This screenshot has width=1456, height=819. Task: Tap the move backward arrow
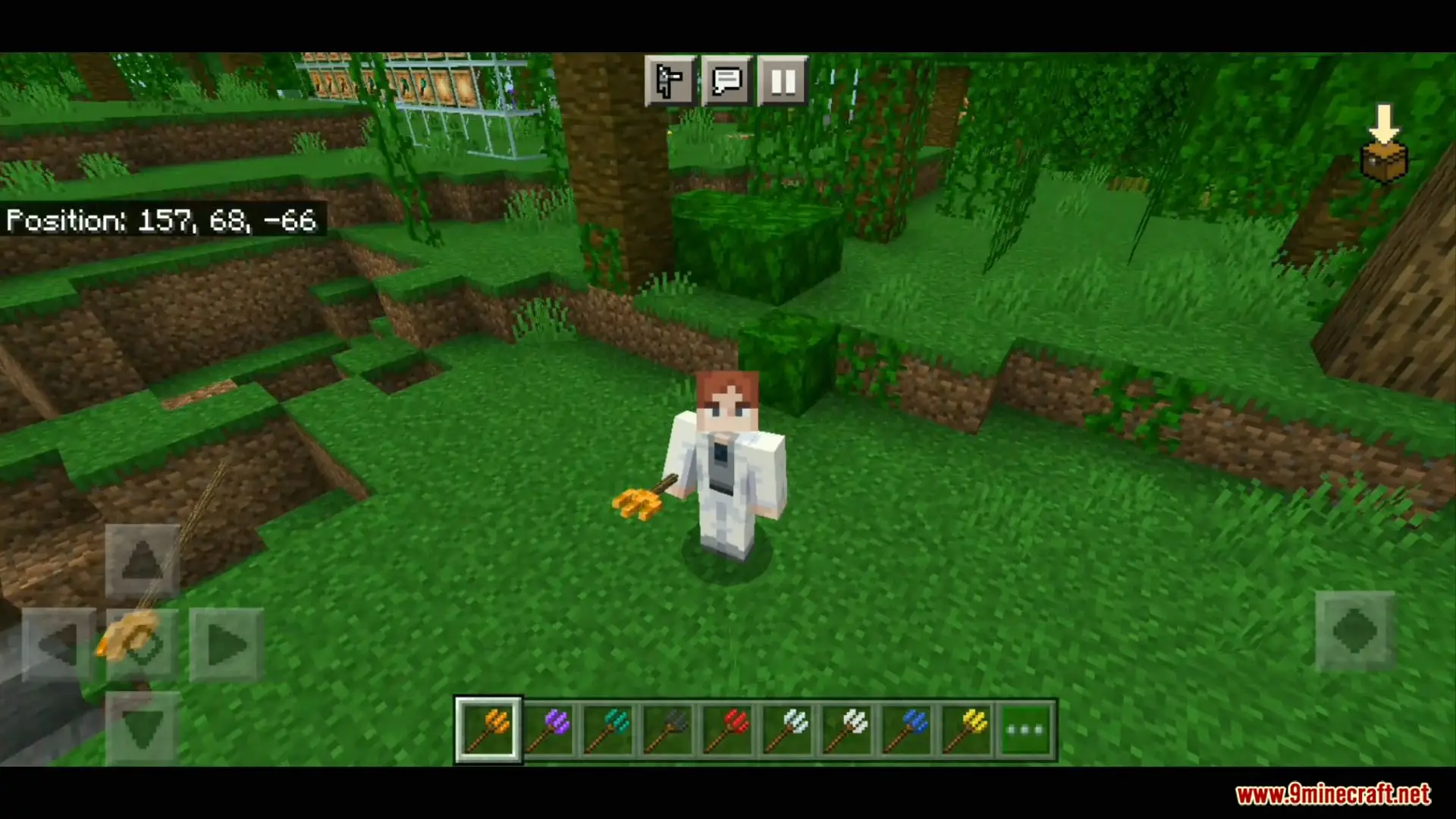(142, 728)
